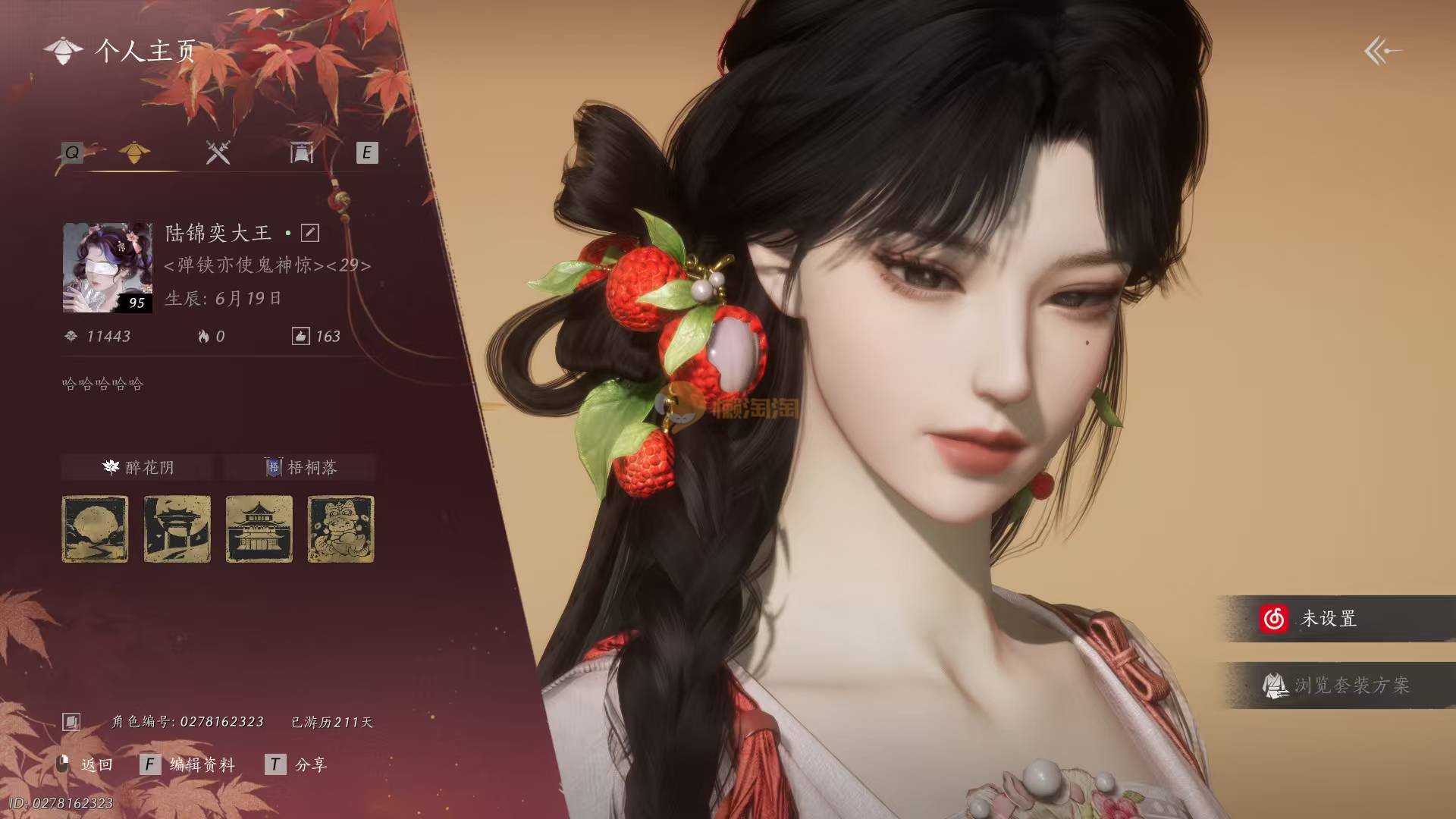Click the back arrow in top corner

(1382, 52)
